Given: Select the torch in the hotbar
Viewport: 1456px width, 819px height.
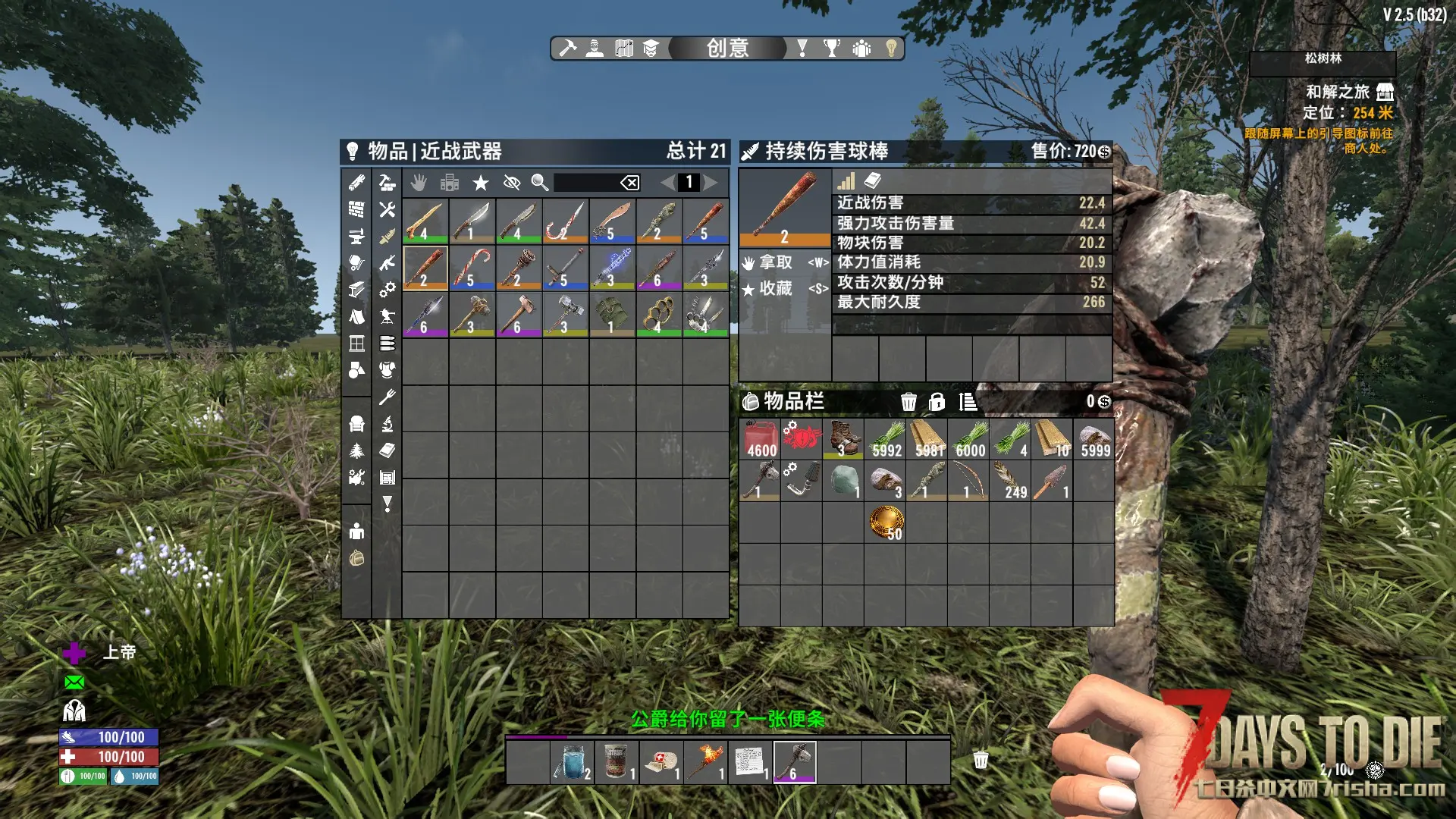Looking at the screenshot, I should point(707,761).
